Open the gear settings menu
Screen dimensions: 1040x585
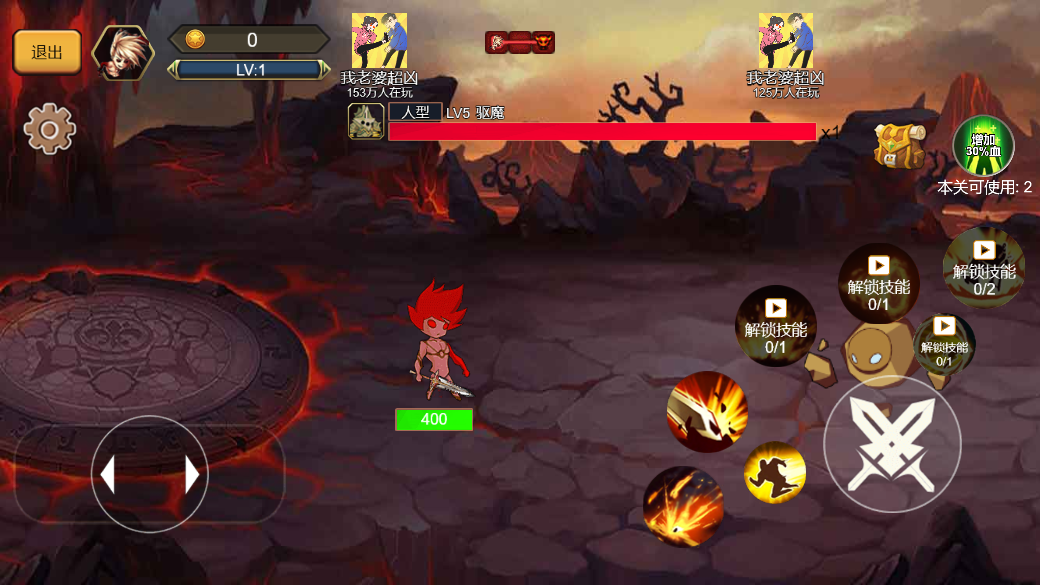50,128
